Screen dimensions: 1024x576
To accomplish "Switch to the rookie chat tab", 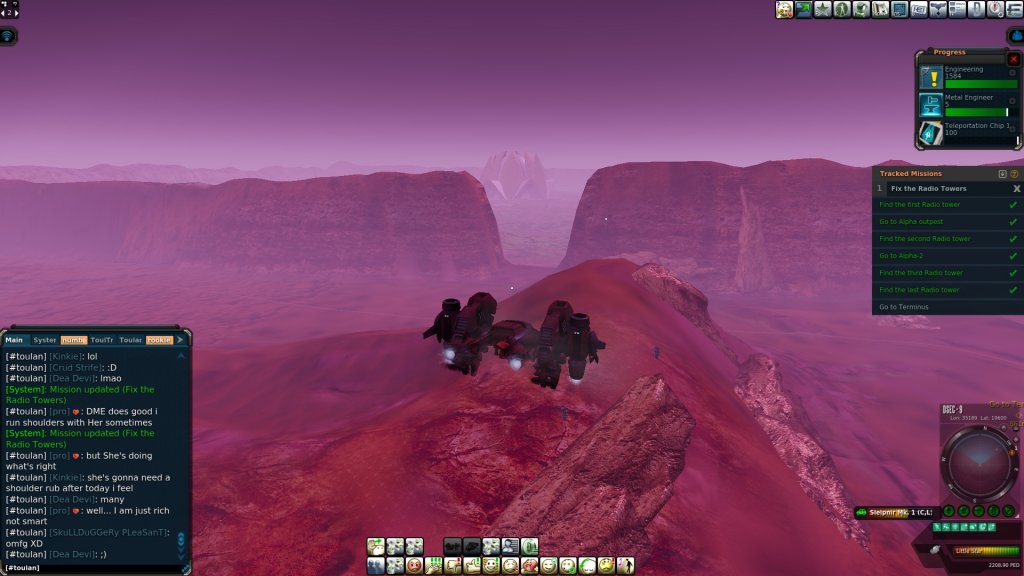I will point(159,340).
